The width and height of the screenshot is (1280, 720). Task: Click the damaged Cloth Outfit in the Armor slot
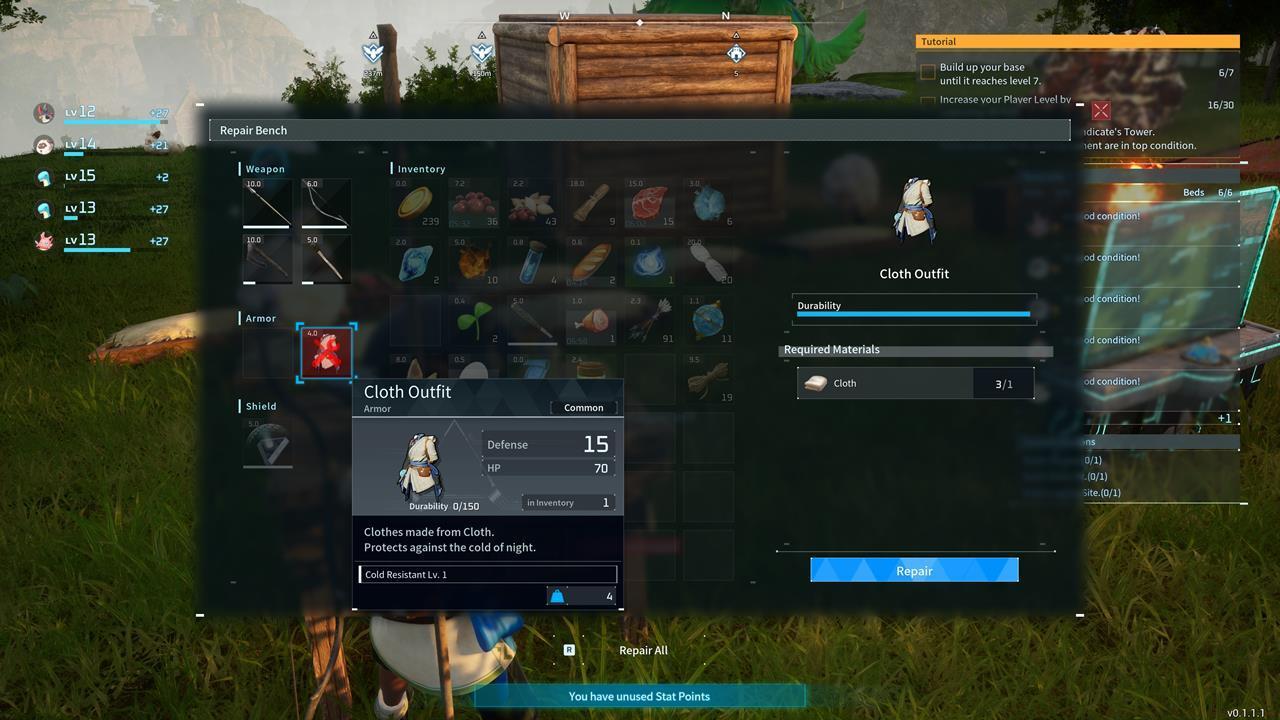pos(324,352)
